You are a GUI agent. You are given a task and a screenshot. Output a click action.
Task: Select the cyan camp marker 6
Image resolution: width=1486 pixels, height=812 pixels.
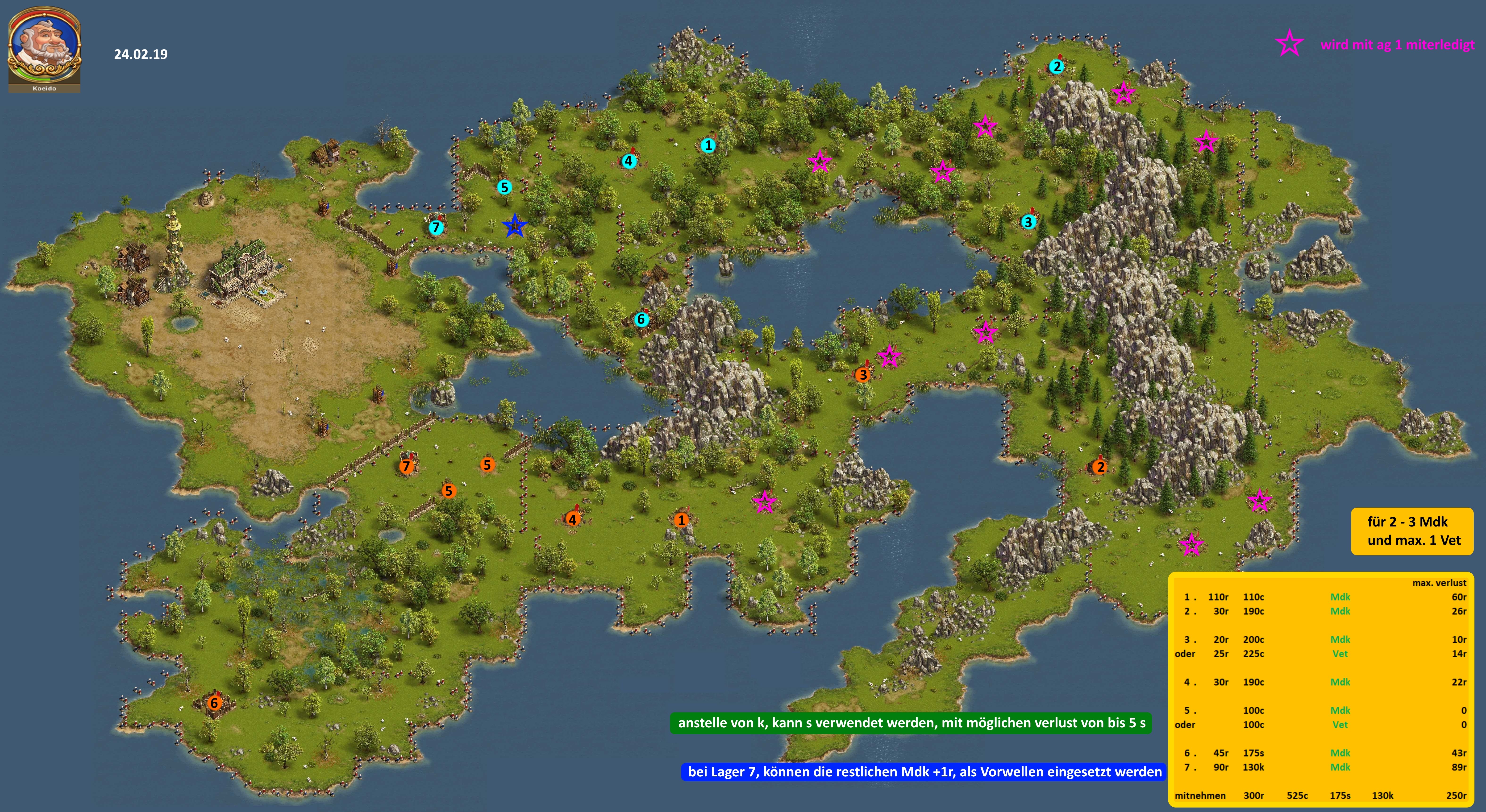coord(641,319)
